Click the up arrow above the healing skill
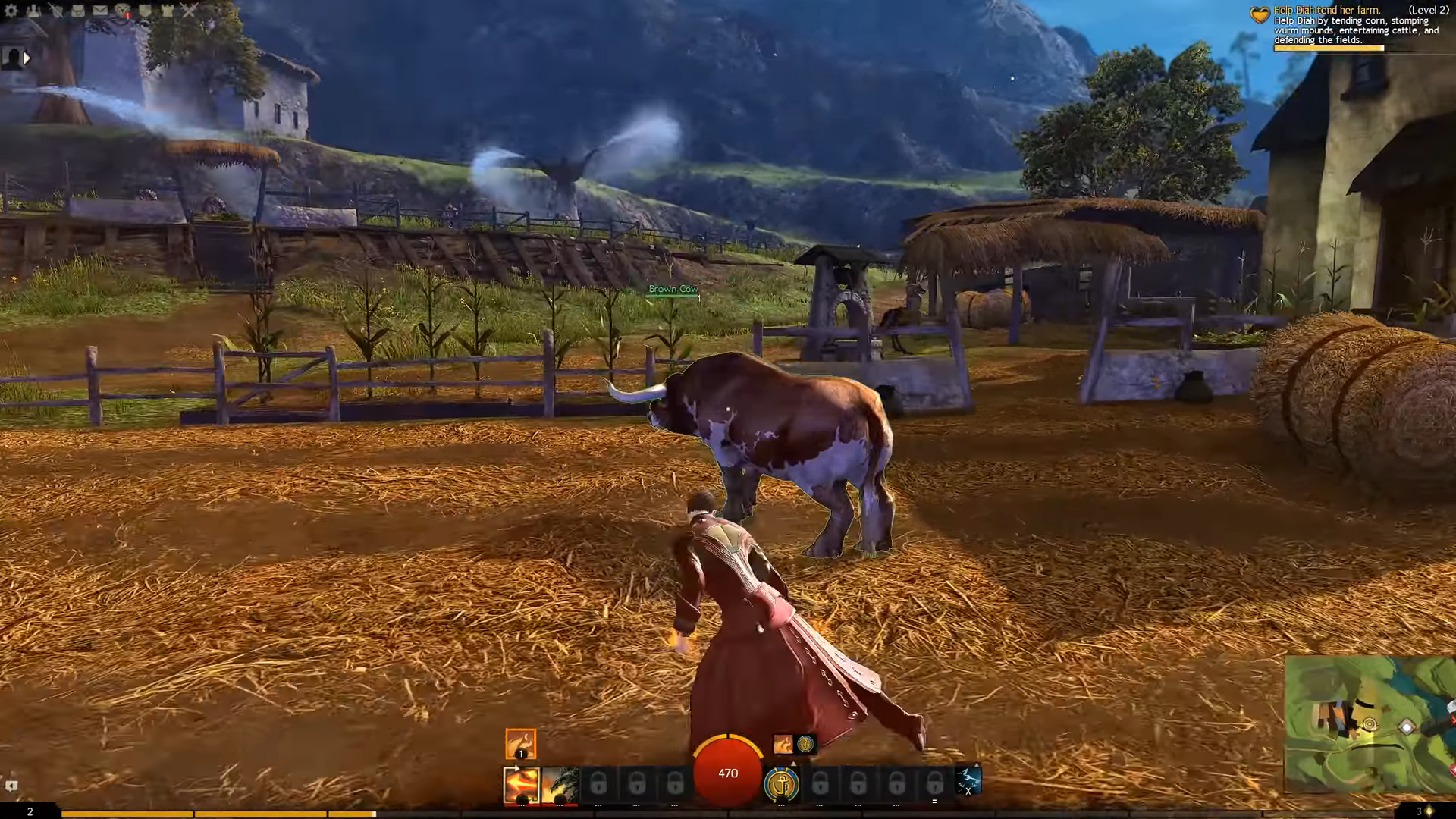 pos(793,764)
